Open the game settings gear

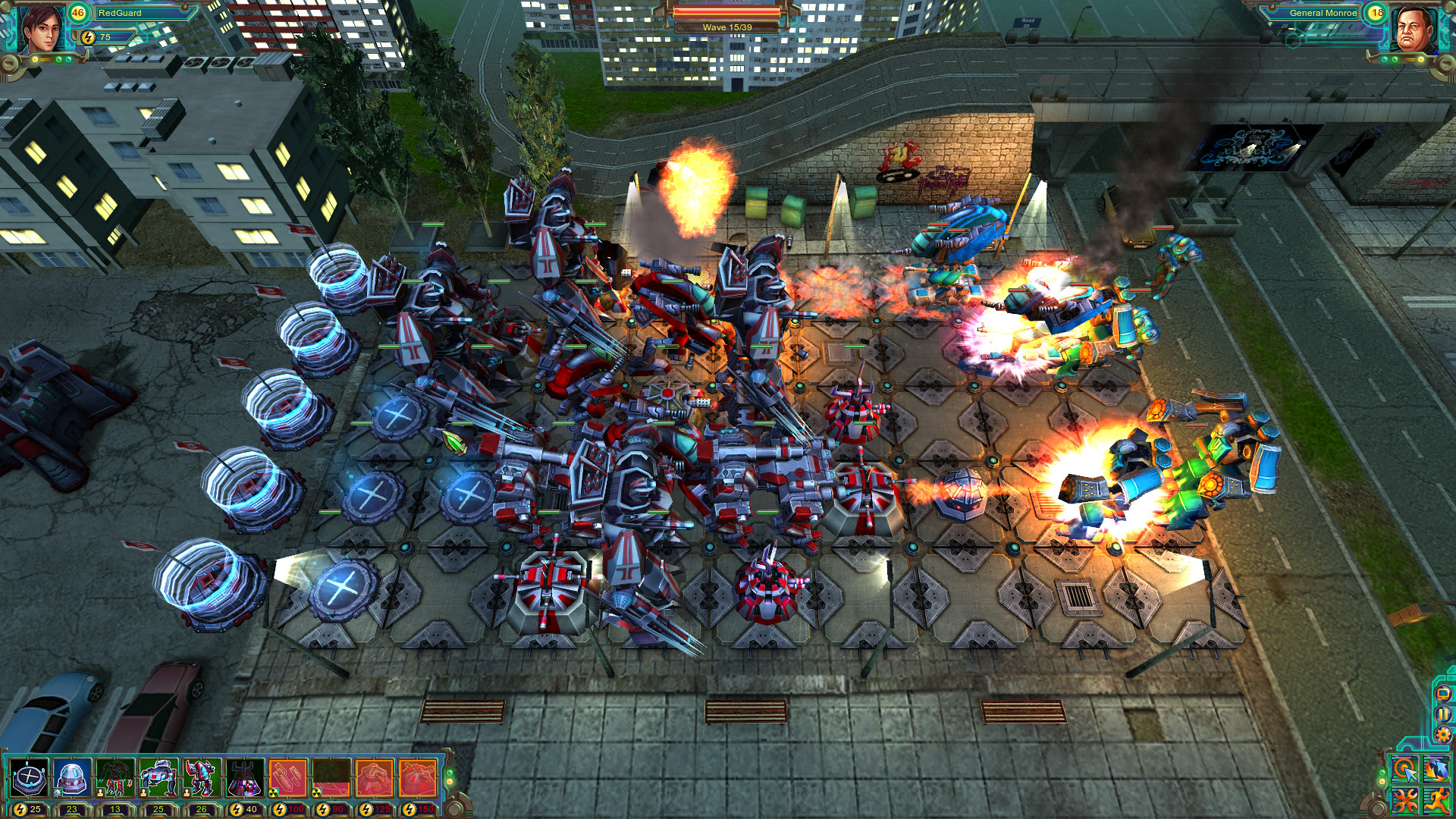tap(1442, 733)
